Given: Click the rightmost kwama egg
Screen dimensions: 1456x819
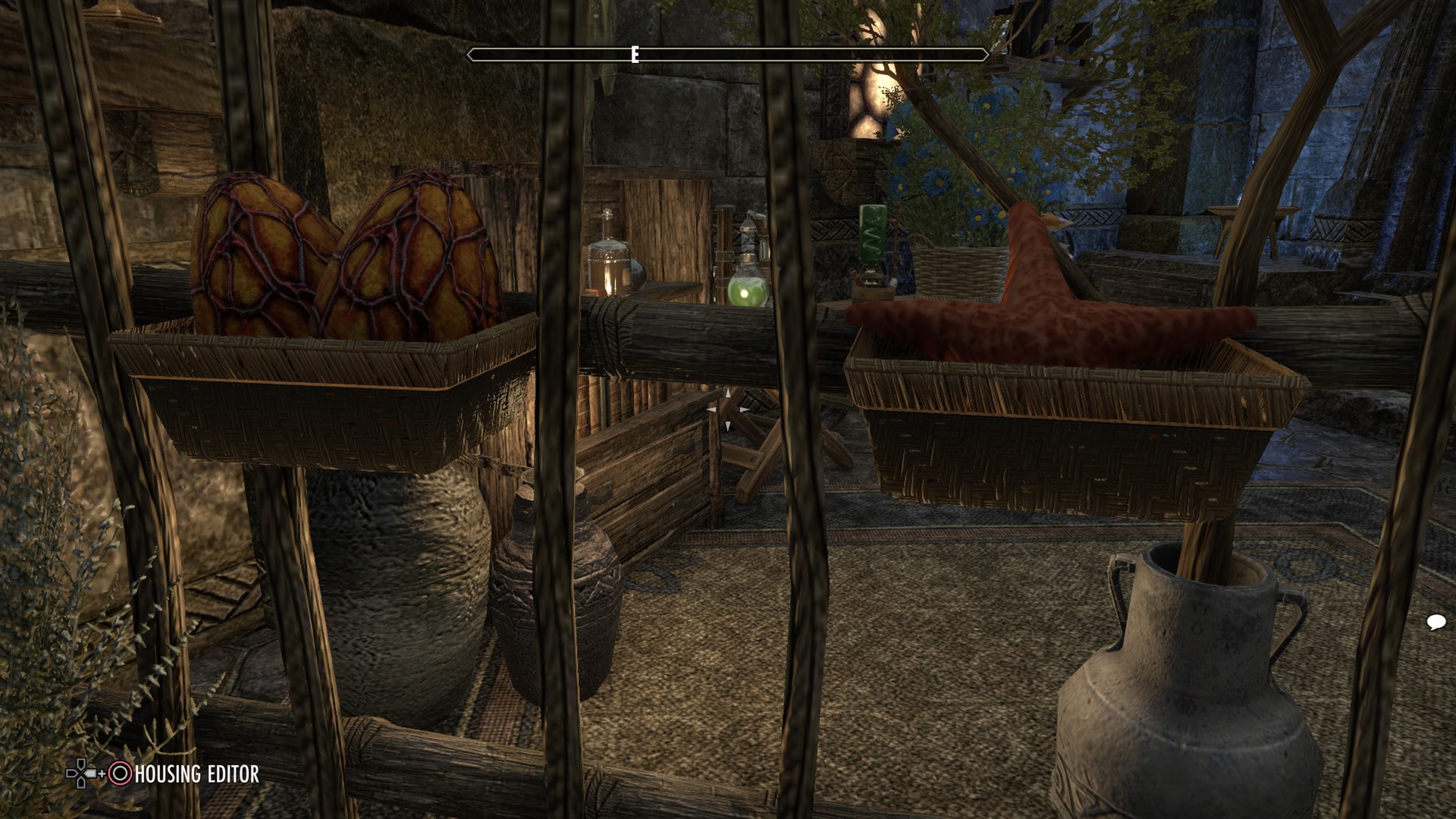Looking at the screenshot, I should [x=417, y=250].
